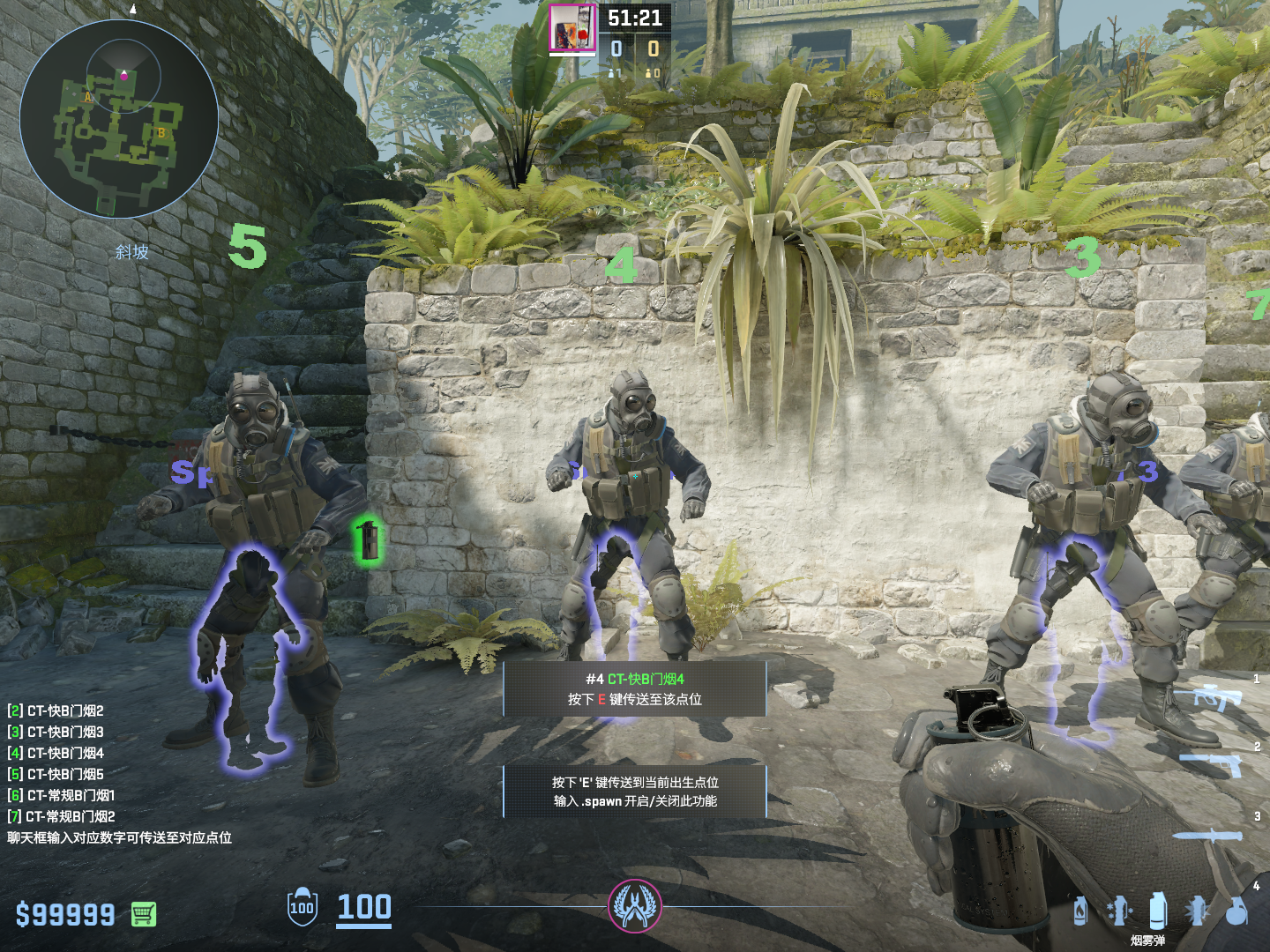The image size is (1270, 952).
Task: Click the circular radar minimap
Action: 119,119
